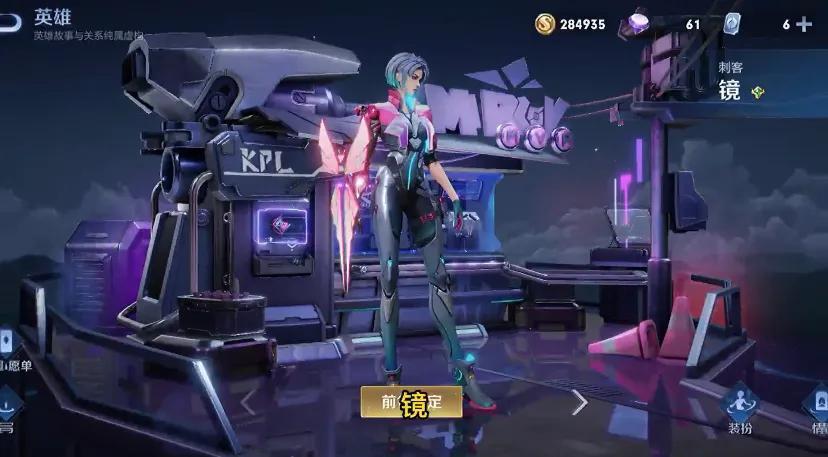Show the previous hero with the left arrow
This screenshot has width=828, height=457.
click(249, 402)
